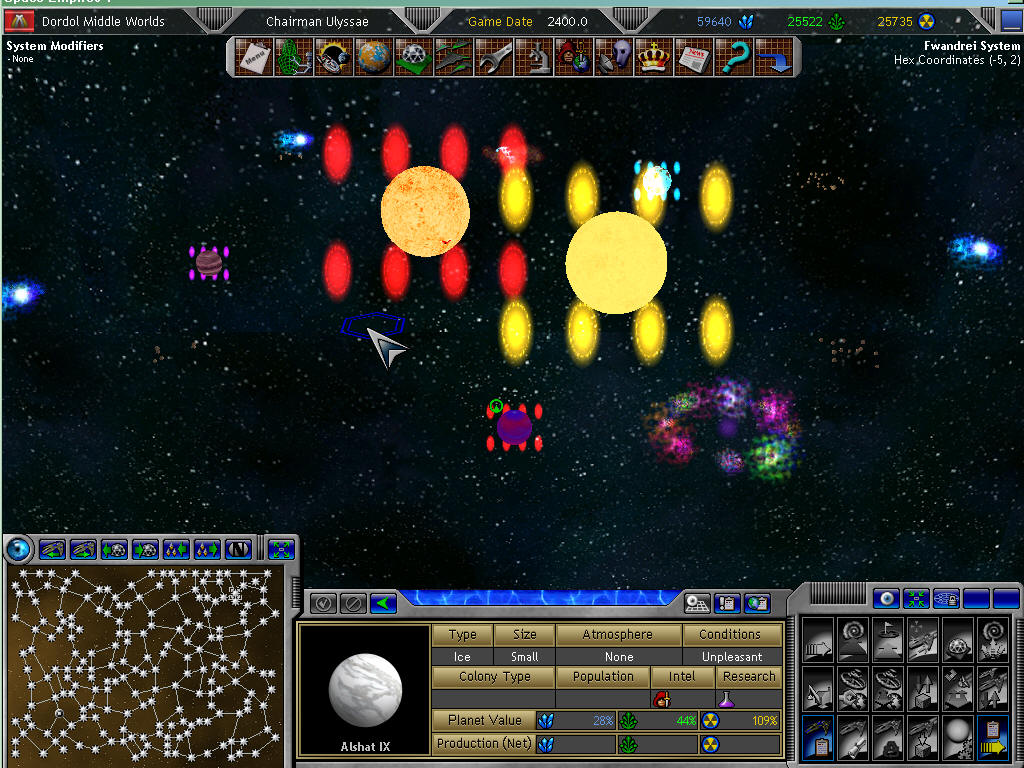The image size is (1024, 768).
Task: Open the Menu notepad icon
Action: click(254, 57)
